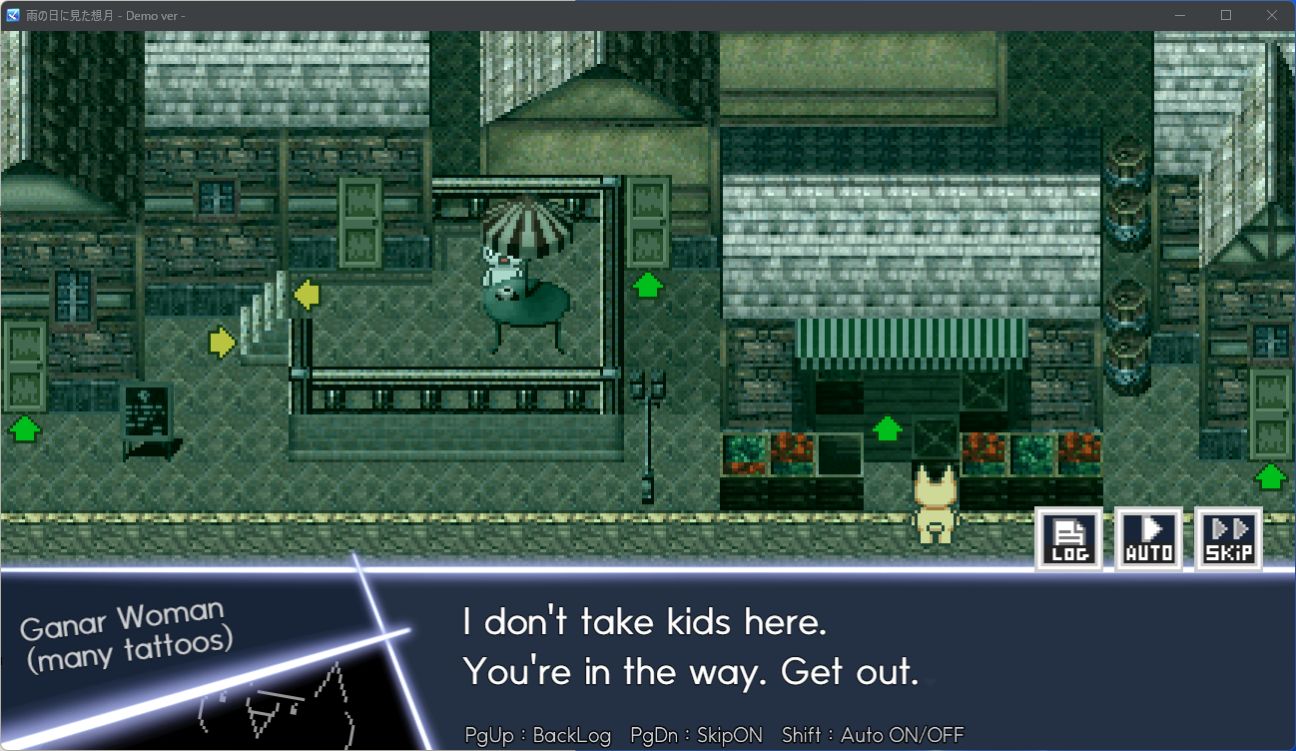Screen dimensions: 1296x751
Task: Toggle the AUTO play button
Action: click(x=1149, y=539)
